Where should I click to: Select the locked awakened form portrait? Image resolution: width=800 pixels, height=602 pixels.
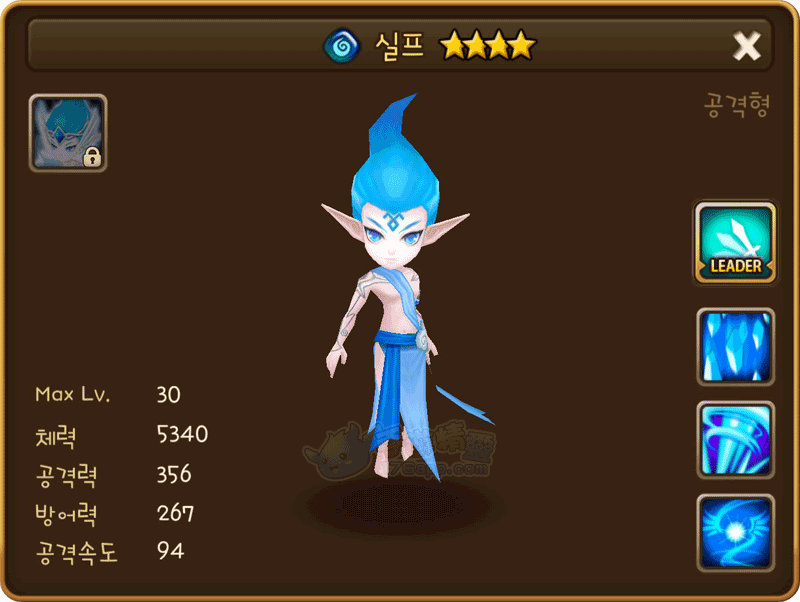pyautogui.click(x=68, y=133)
